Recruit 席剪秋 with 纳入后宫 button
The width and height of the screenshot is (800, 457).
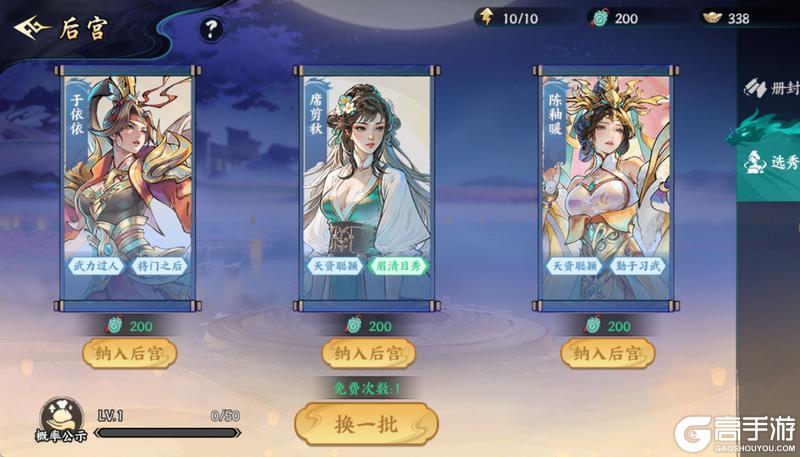(x=367, y=352)
